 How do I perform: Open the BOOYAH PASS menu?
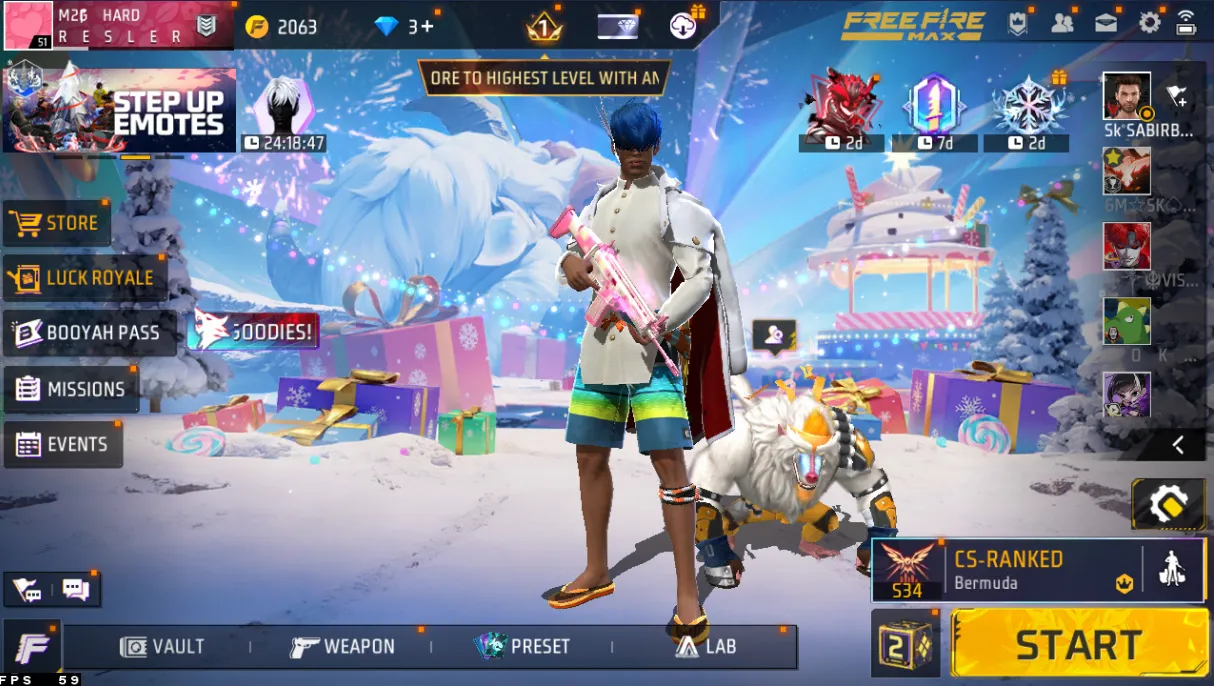coord(88,333)
